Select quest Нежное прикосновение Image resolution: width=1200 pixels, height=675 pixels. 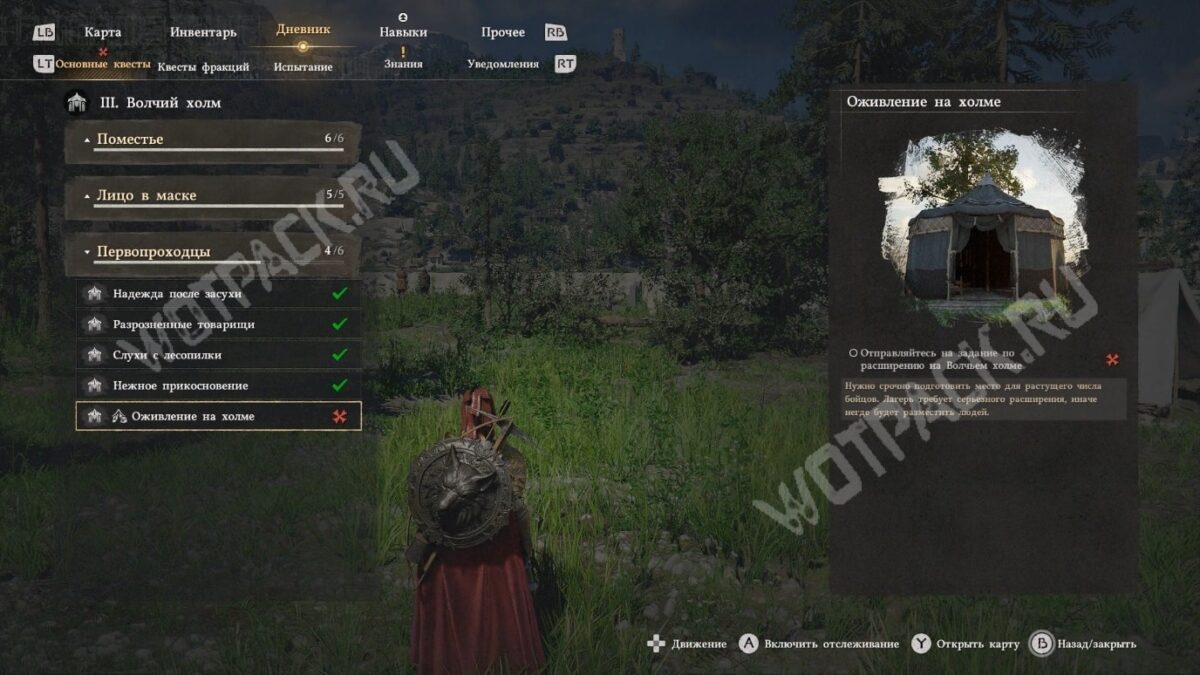[x=218, y=386]
